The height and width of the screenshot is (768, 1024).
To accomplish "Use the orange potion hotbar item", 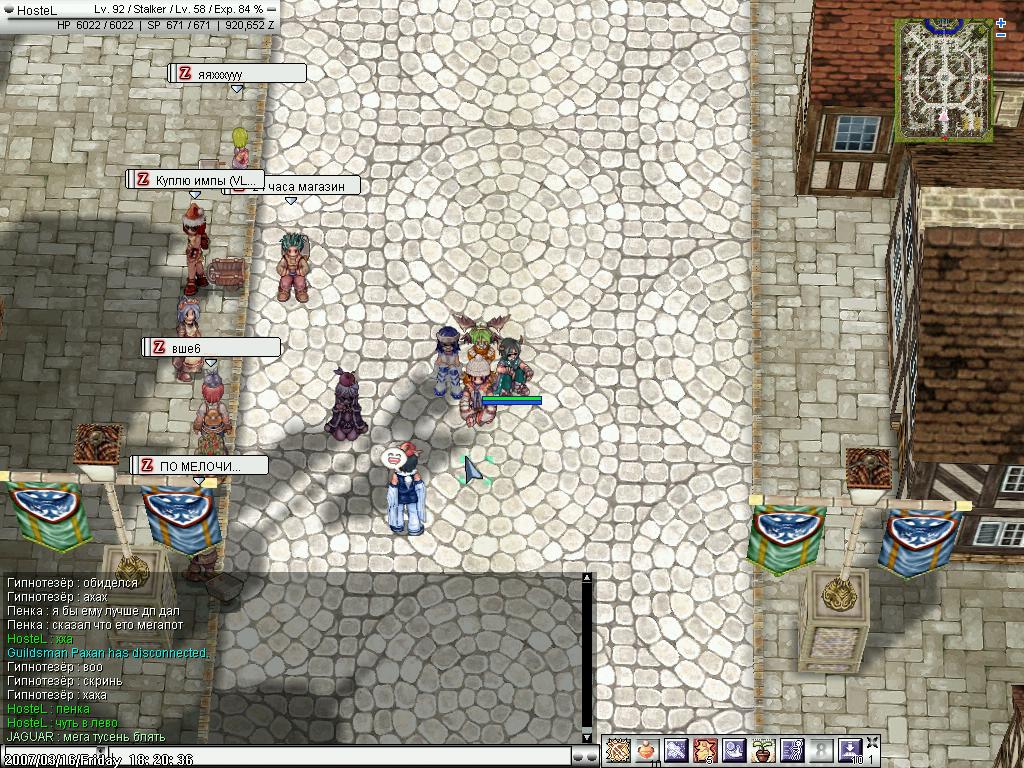I will [647, 750].
